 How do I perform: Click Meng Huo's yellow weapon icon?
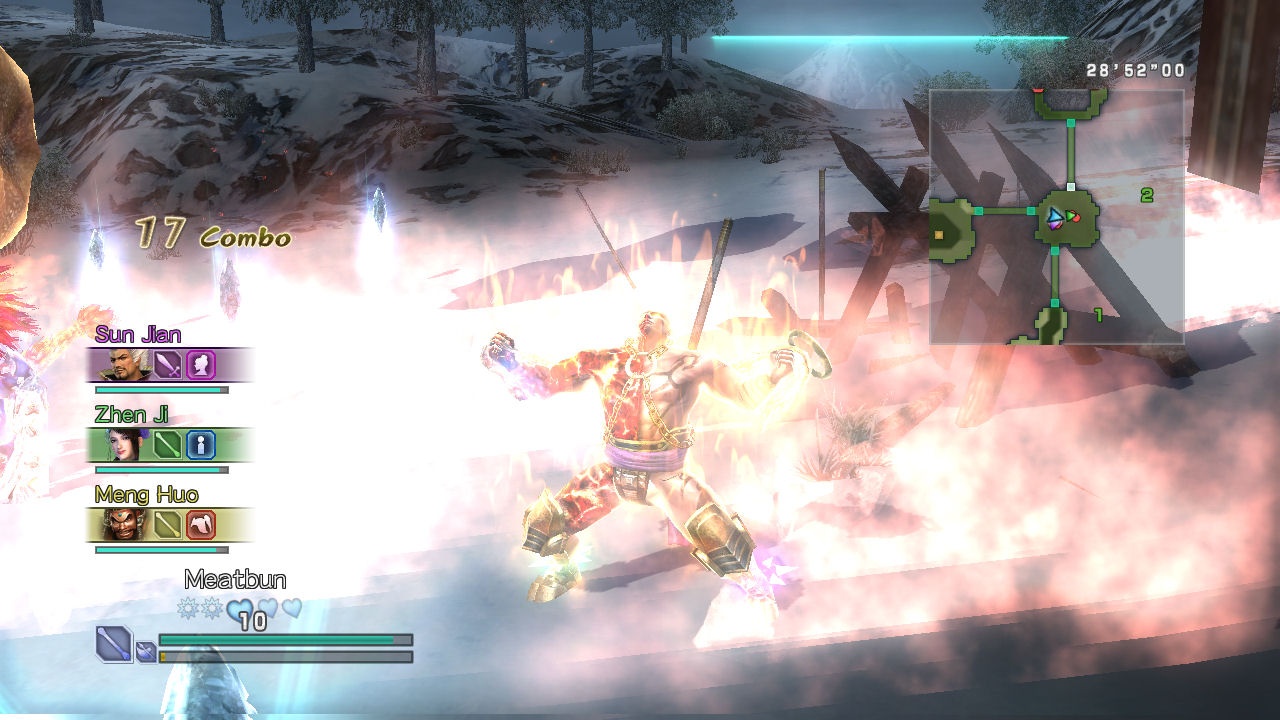[168, 524]
